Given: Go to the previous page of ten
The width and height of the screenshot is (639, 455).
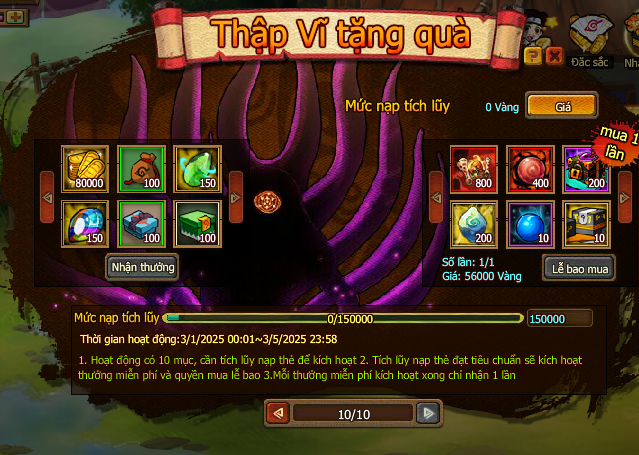Looking at the screenshot, I should [x=278, y=413].
